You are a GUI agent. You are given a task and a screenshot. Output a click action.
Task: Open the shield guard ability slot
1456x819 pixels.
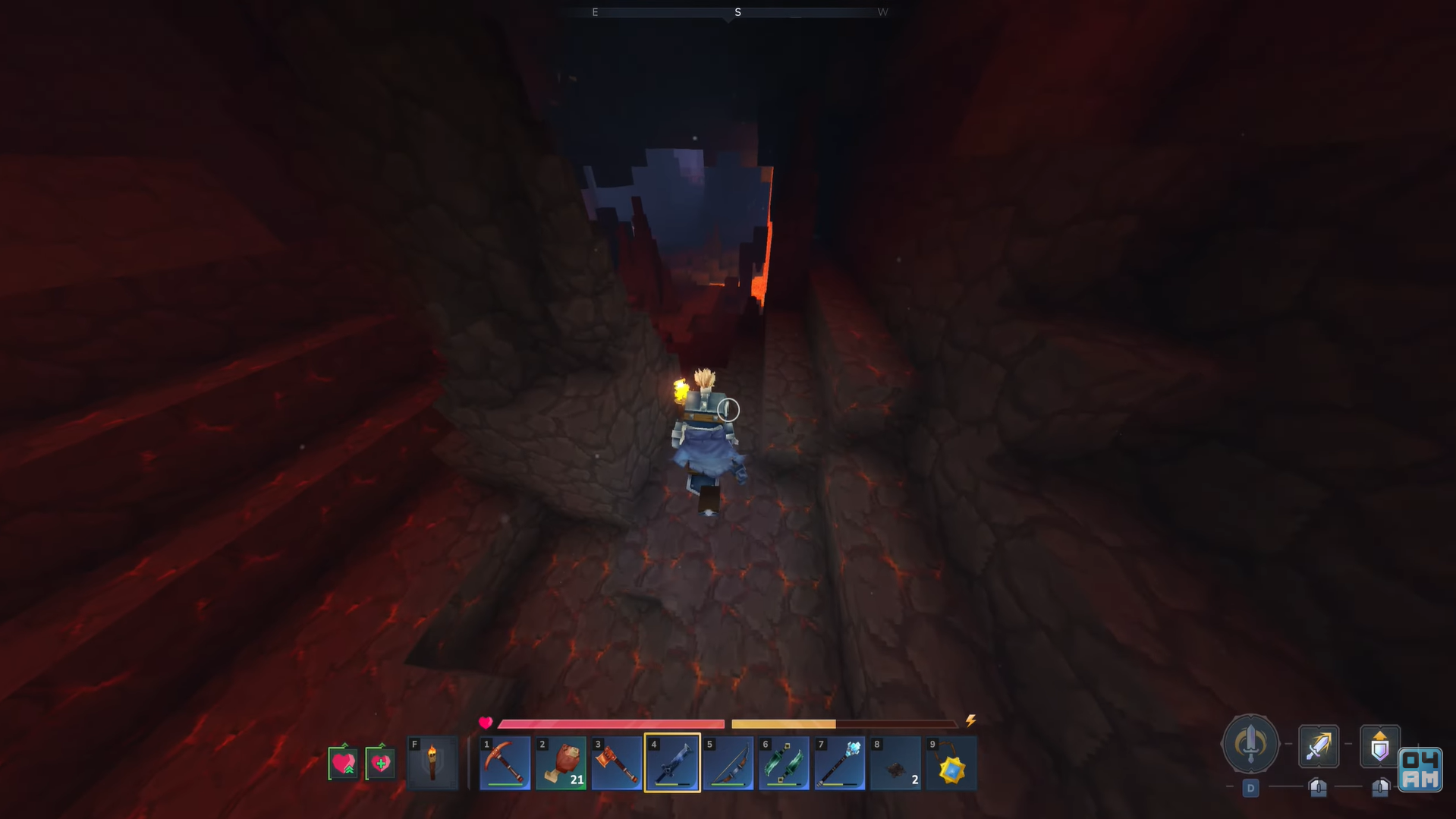tap(1379, 746)
